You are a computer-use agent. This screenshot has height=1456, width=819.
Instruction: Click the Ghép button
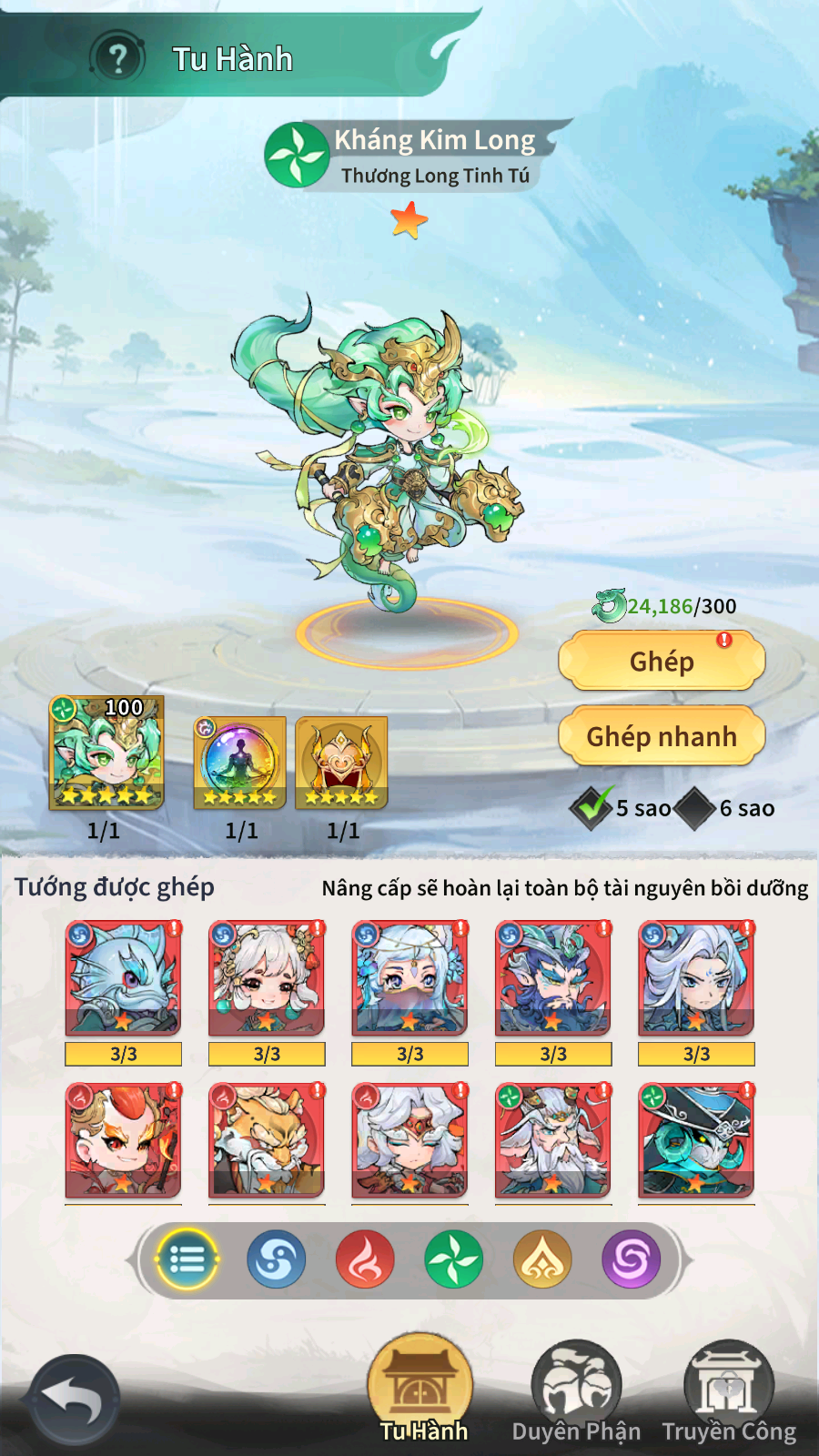point(662,662)
